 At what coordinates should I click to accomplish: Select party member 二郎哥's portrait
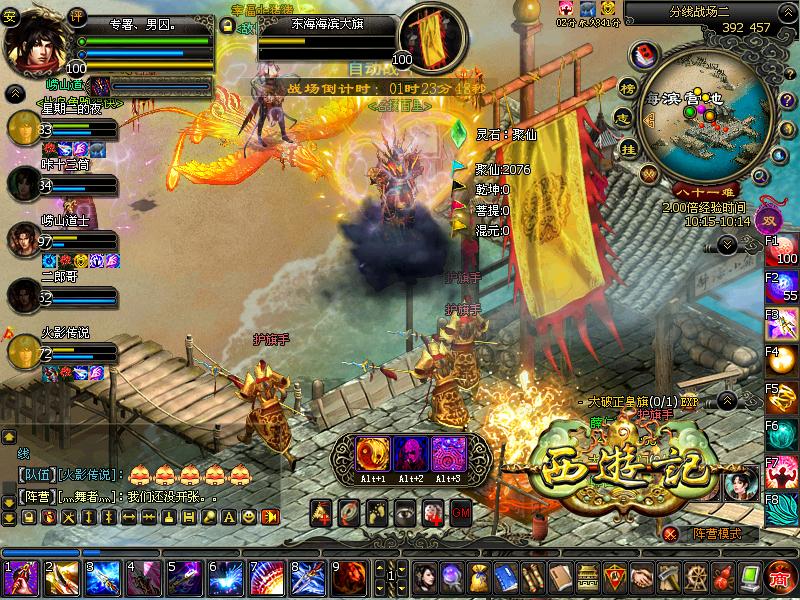point(24,295)
